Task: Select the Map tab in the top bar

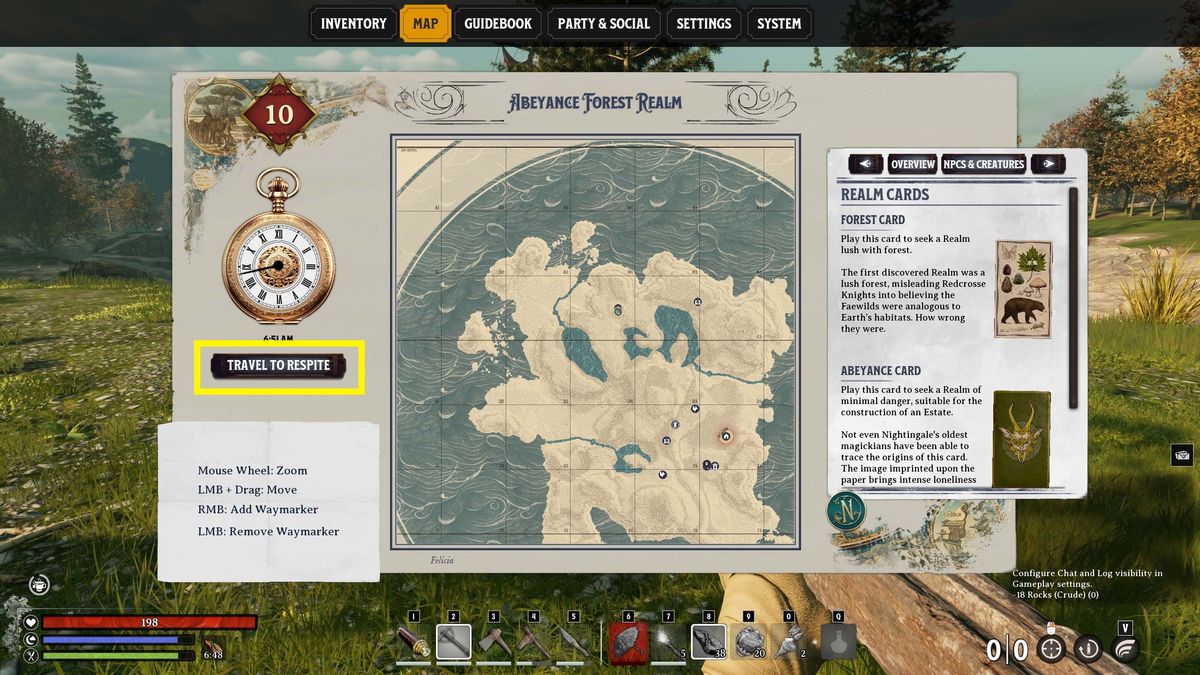Action: coord(425,24)
